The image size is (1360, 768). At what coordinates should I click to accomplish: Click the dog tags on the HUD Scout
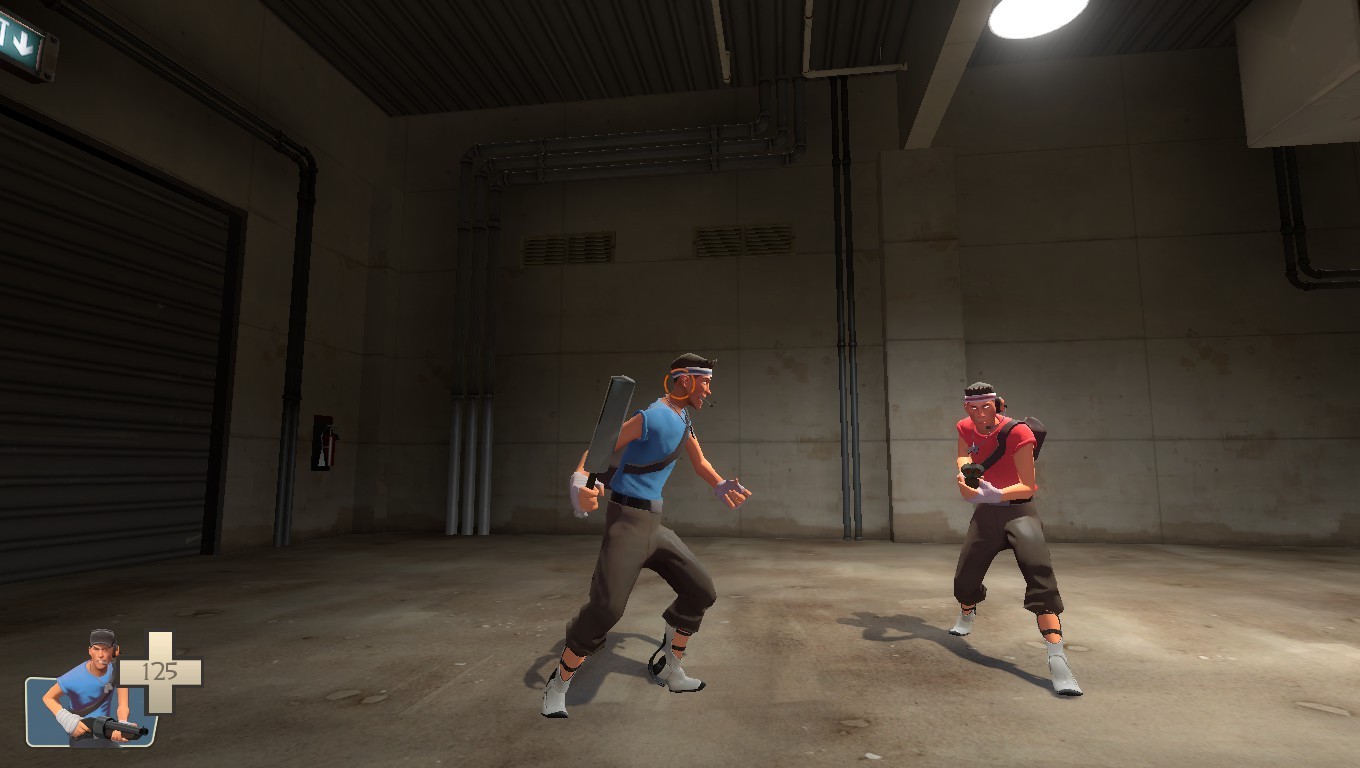[x=108, y=688]
